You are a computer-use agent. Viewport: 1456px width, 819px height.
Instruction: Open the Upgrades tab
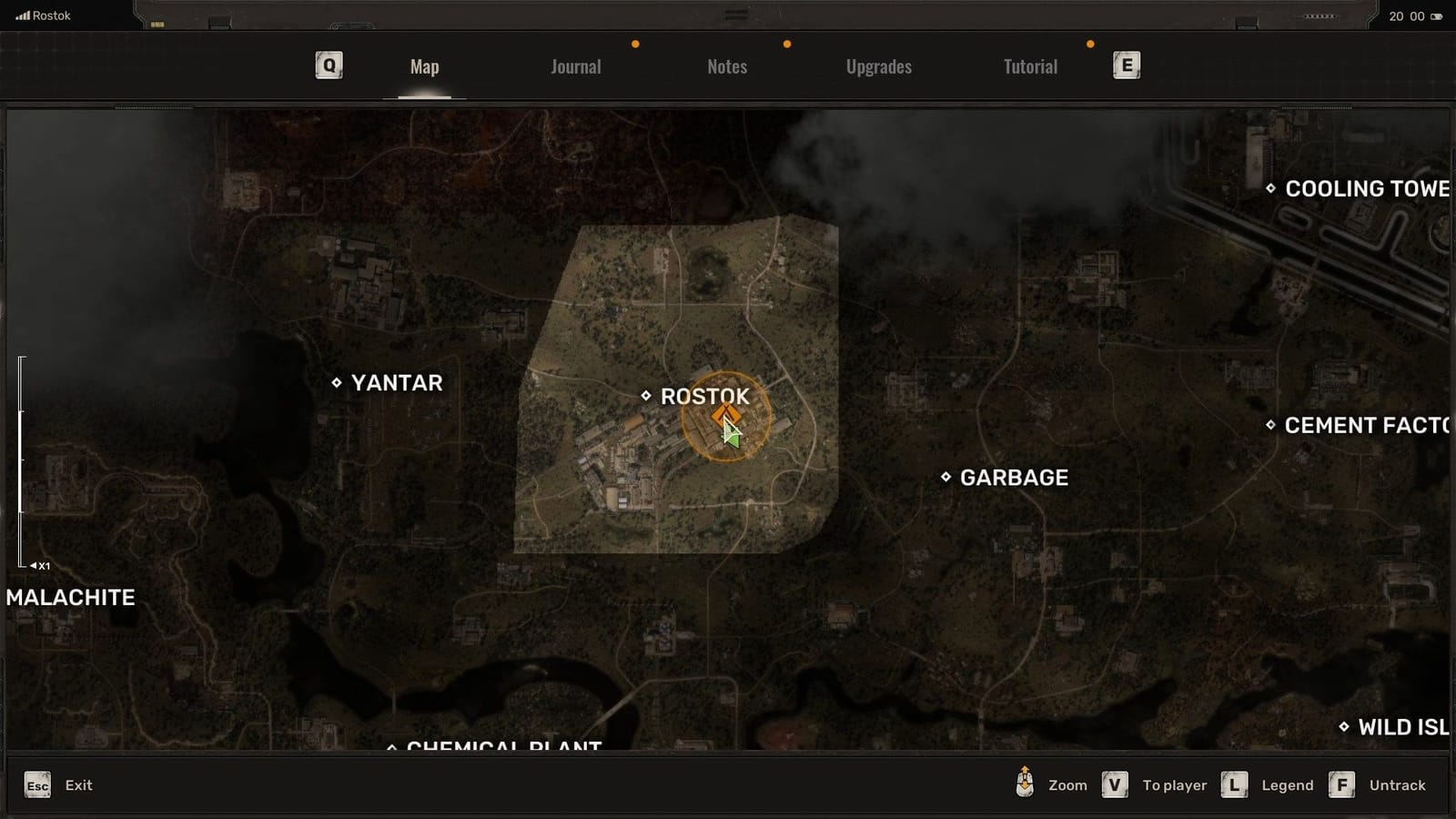[878, 66]
